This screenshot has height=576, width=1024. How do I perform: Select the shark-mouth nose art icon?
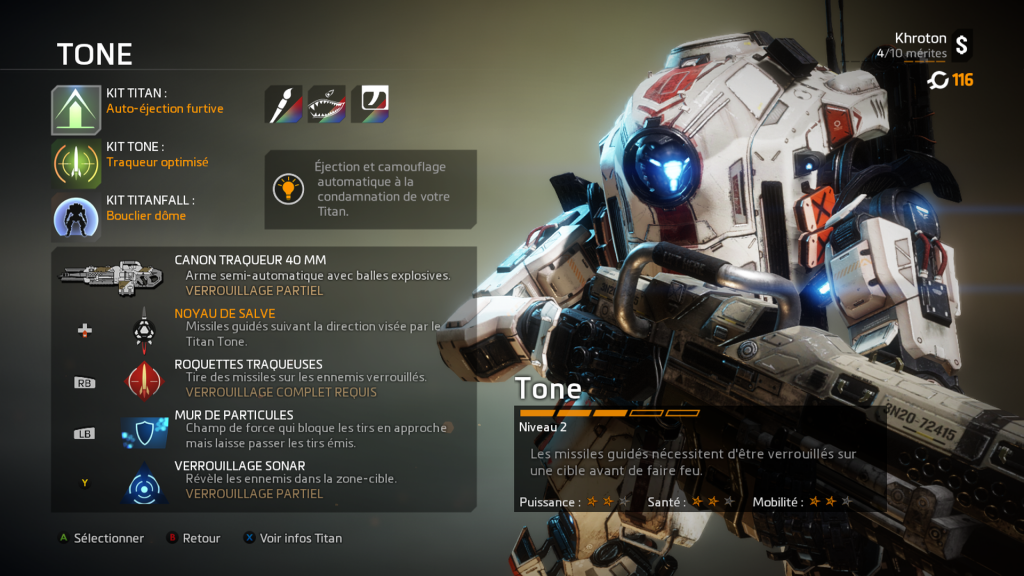(327, 104)
